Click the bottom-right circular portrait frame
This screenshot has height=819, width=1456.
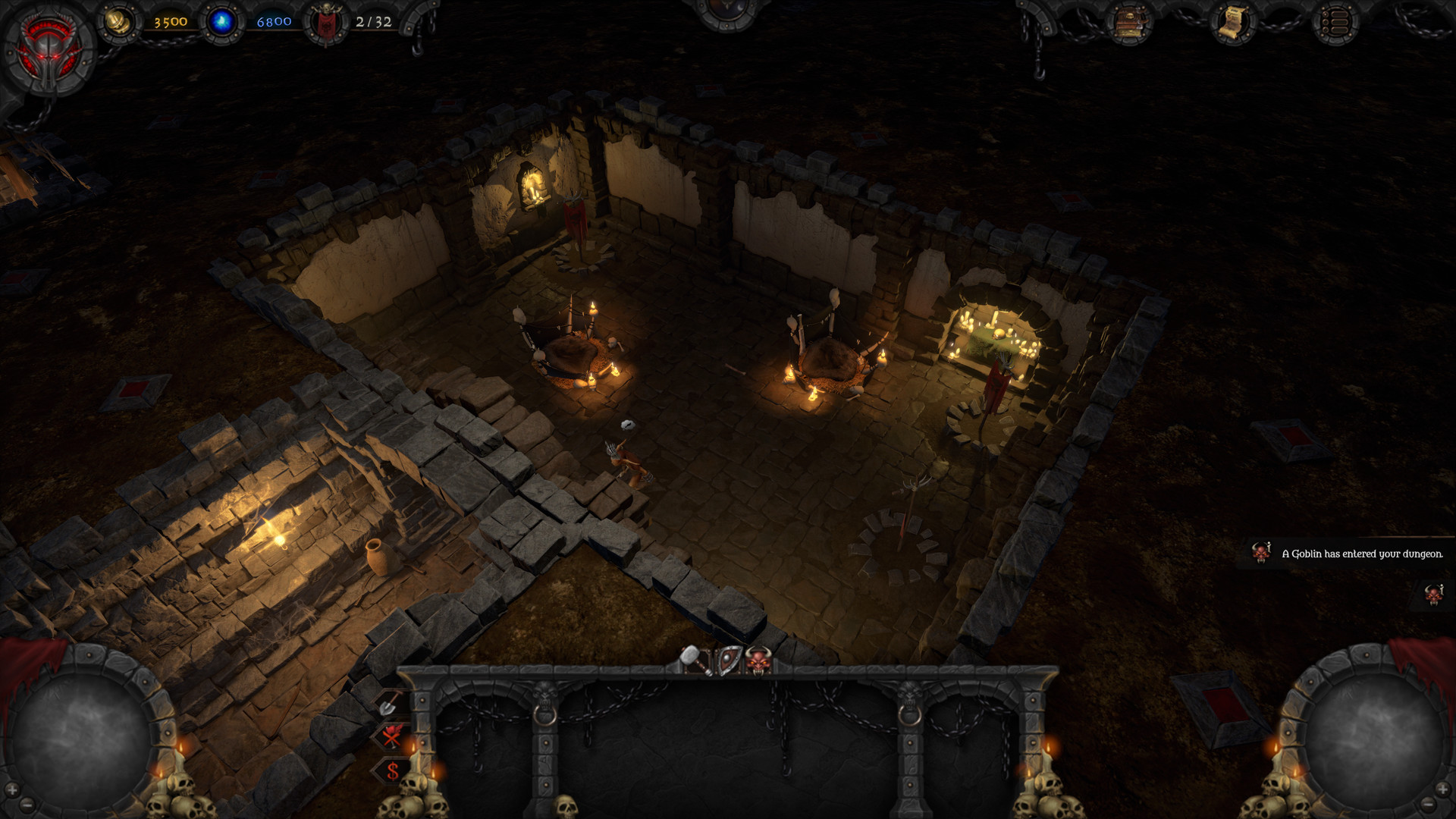tap(1373, 732)
